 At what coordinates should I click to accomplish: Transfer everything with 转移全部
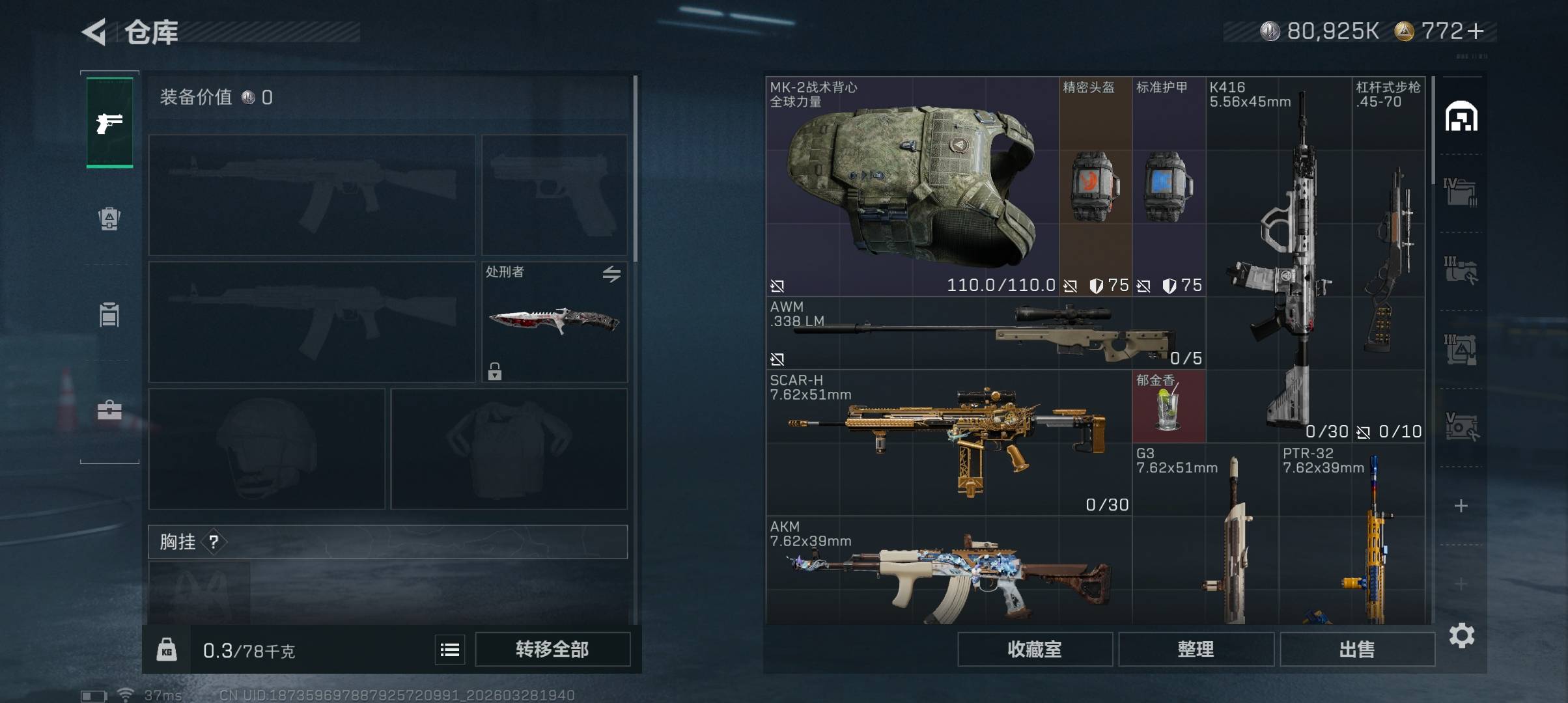[552, 649]
